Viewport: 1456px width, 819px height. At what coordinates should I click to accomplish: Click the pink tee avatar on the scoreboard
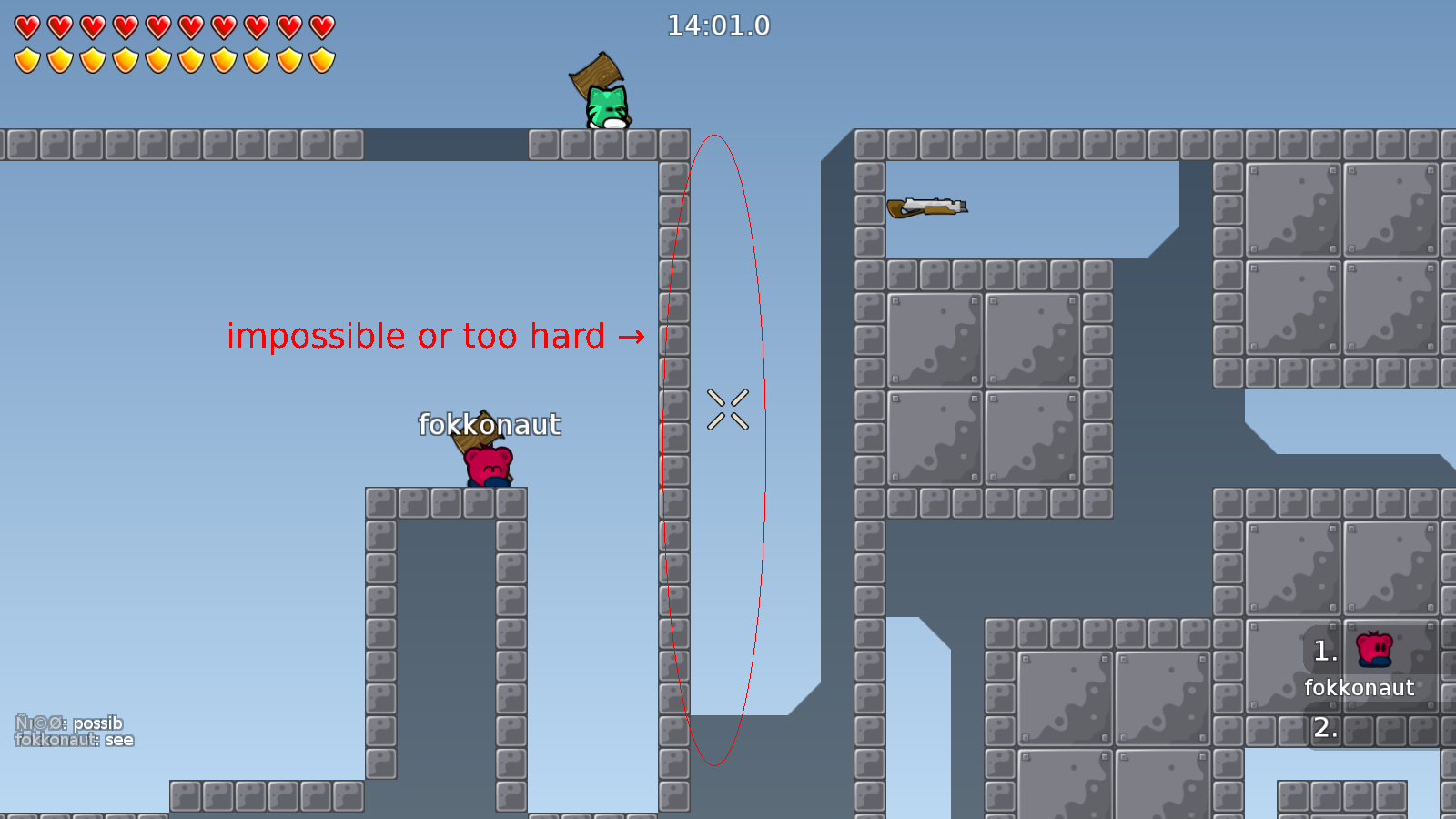[x=1374, y=649]
